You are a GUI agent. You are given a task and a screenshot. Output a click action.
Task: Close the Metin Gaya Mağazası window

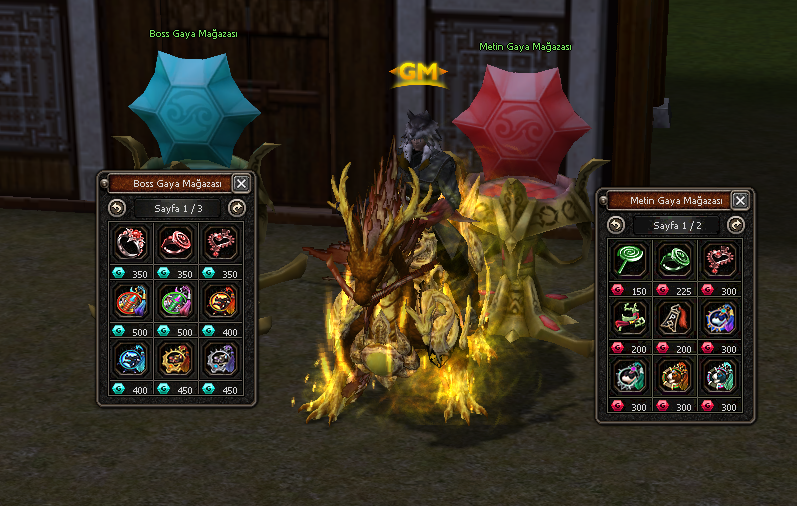pyautogui.click(x=740, y=200)
